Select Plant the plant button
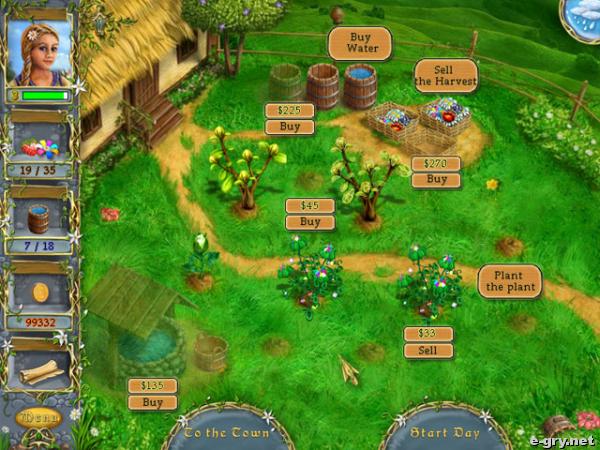Viewport: 600px width, 450px height. (x=509, y=281)
